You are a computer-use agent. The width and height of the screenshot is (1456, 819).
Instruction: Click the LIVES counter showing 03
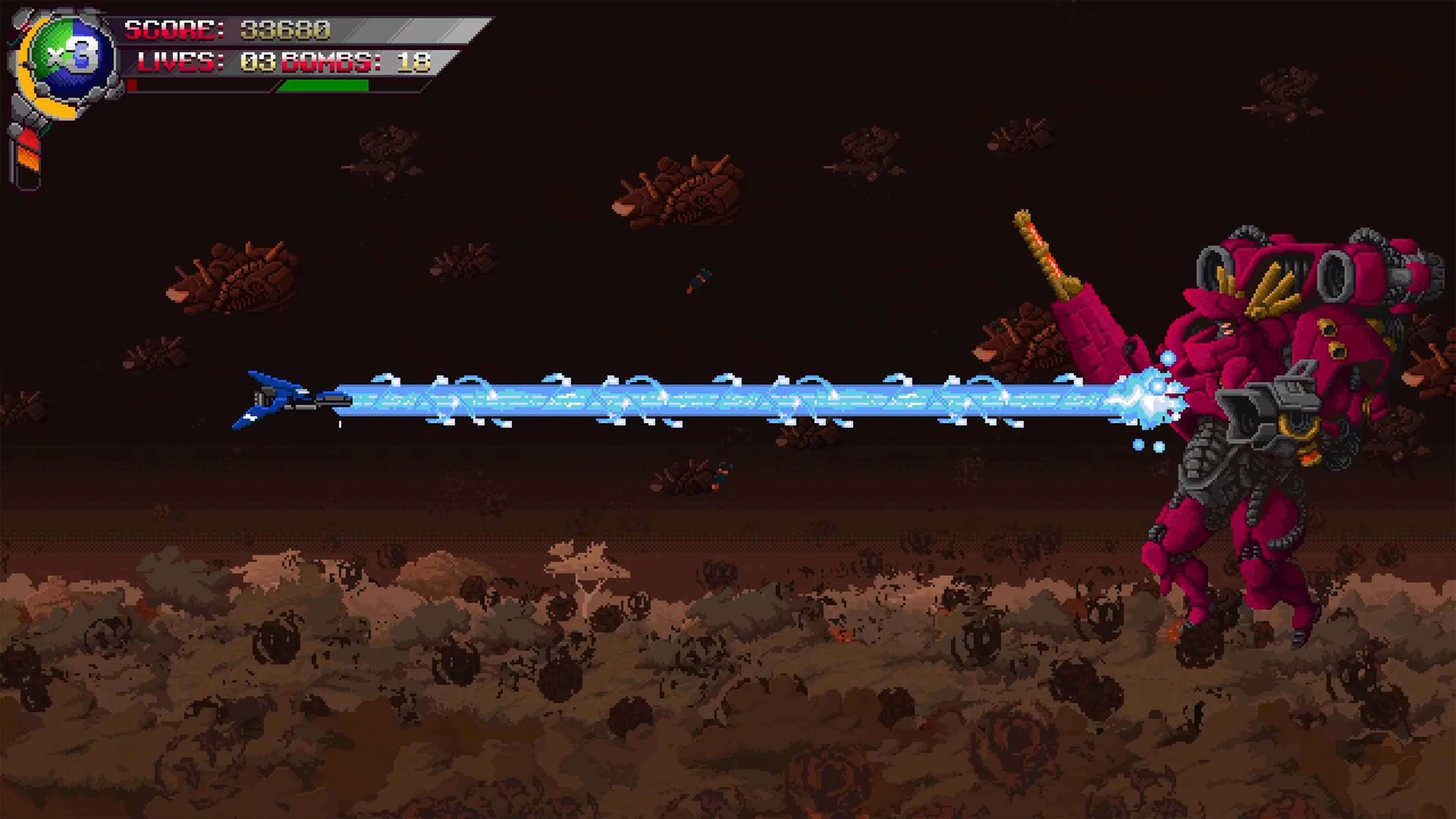(257, 62)
